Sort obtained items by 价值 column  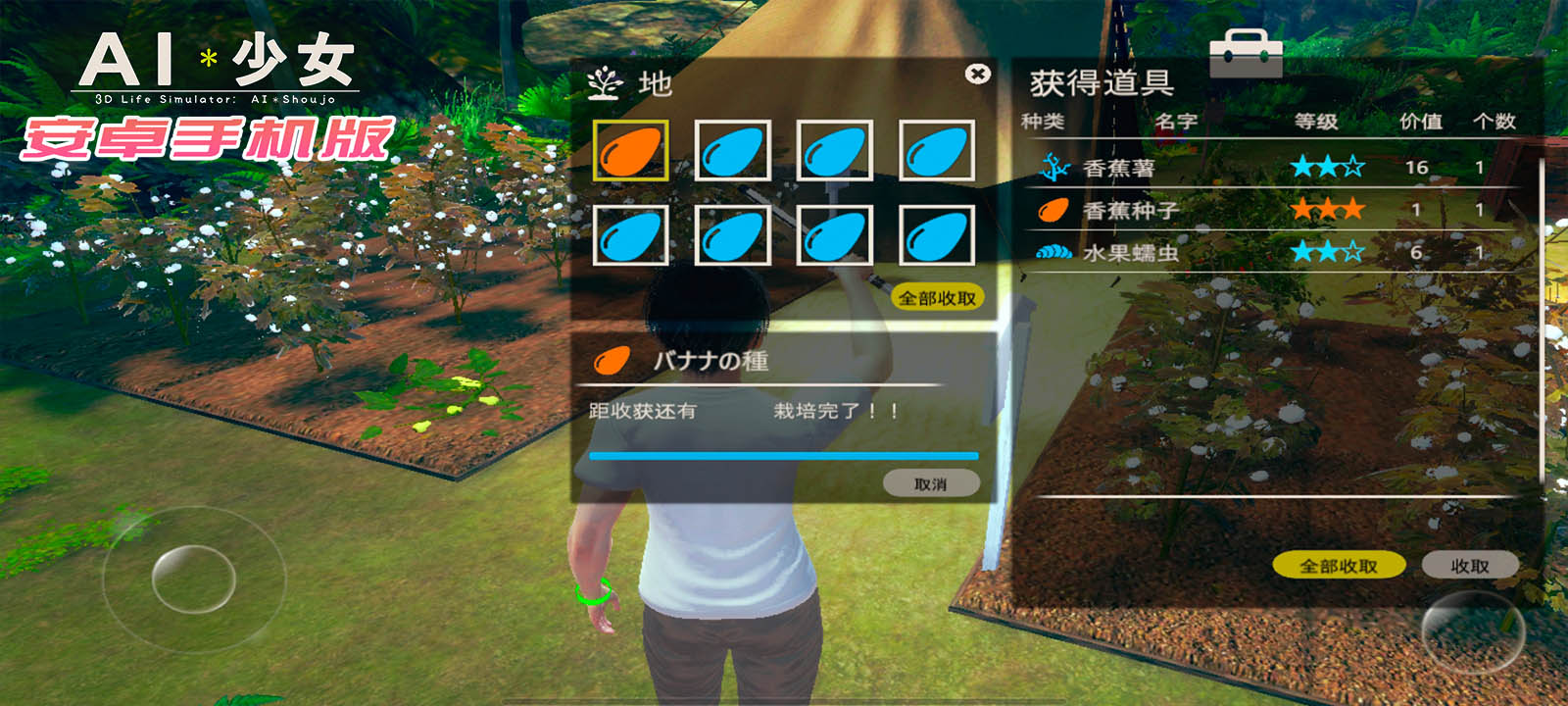[1420, 122]
